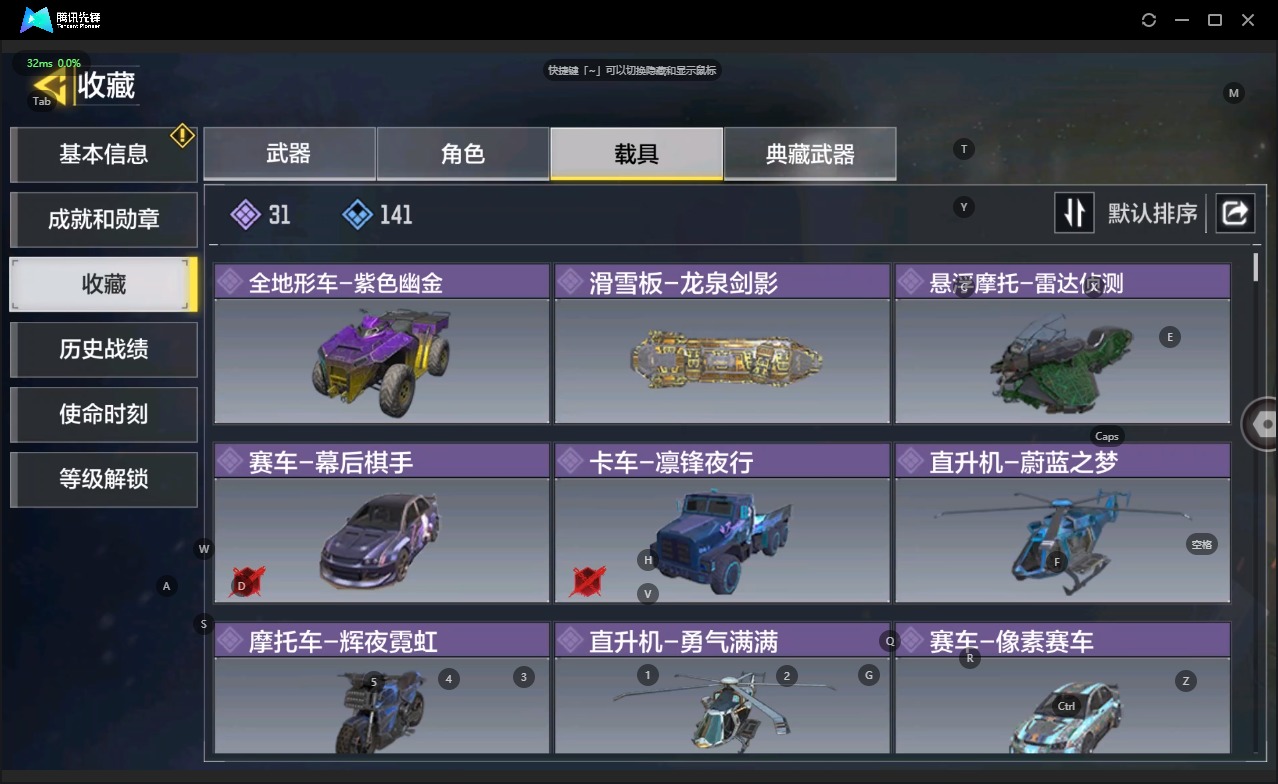The image size is (1278, 784).
Task: Click the share icon button
Action: (x=1235, y=213)
